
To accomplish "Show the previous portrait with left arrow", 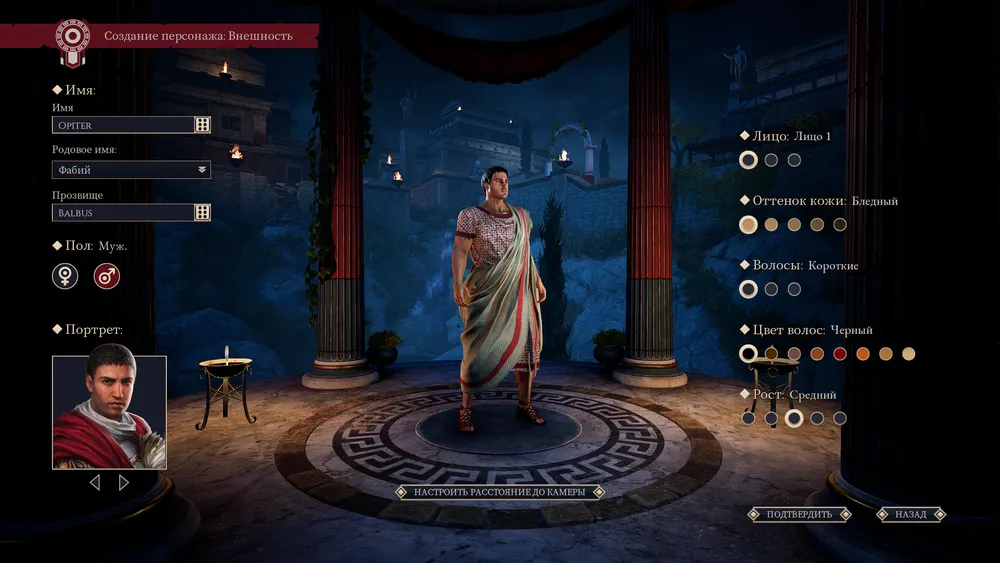I will (95, 483).
